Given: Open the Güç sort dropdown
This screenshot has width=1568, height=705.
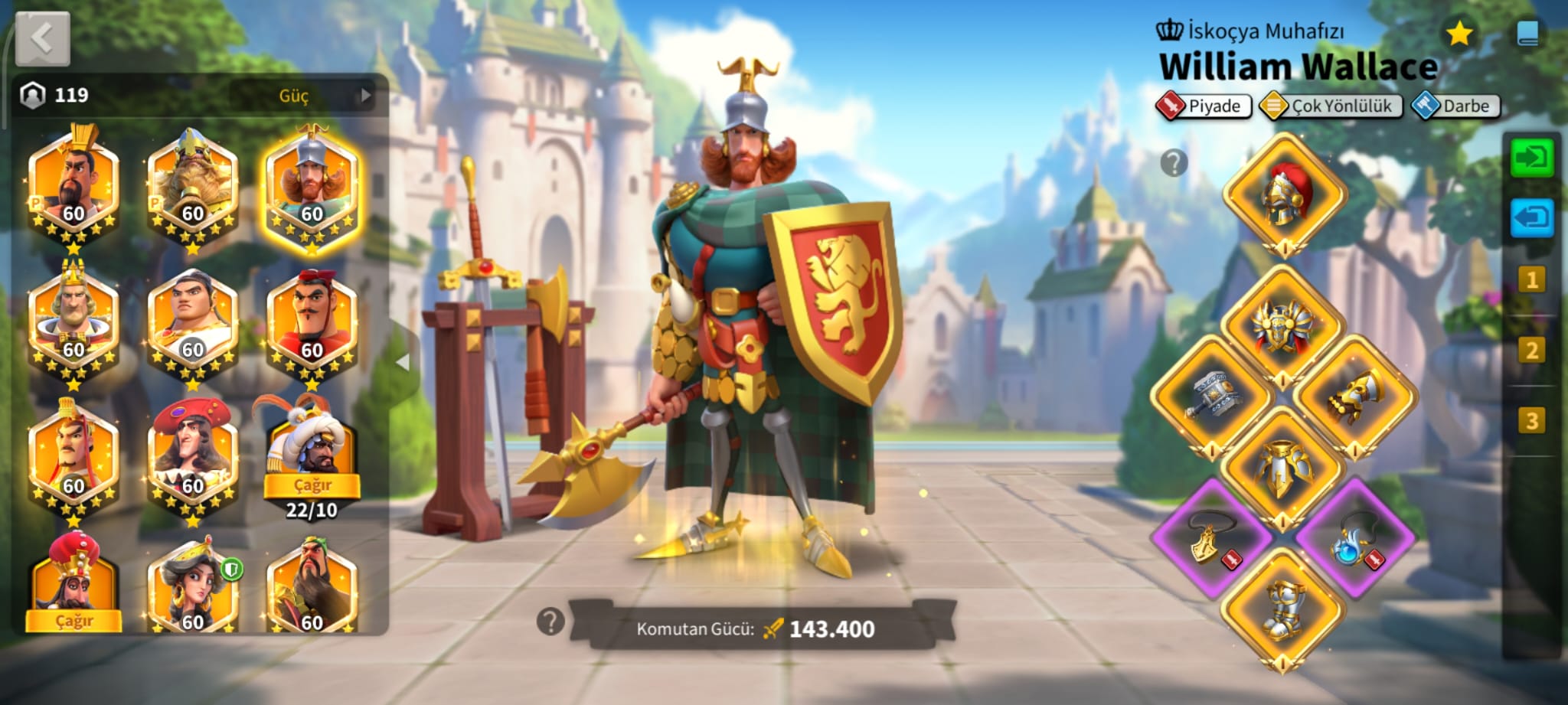Looking at the screenshot, I should (302, 96).
